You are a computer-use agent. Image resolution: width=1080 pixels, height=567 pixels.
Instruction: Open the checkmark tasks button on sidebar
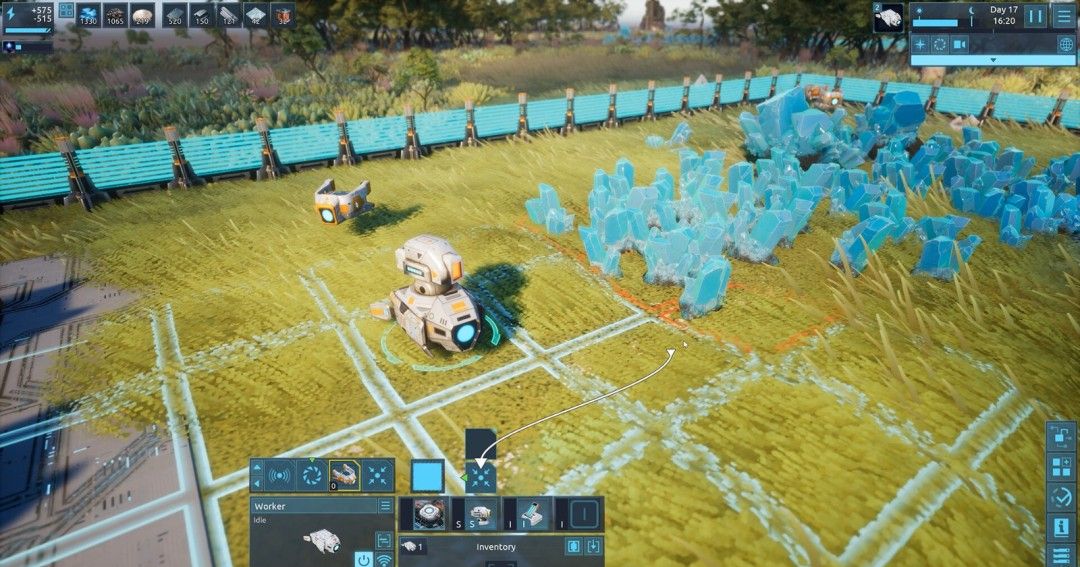point(1061,497)
